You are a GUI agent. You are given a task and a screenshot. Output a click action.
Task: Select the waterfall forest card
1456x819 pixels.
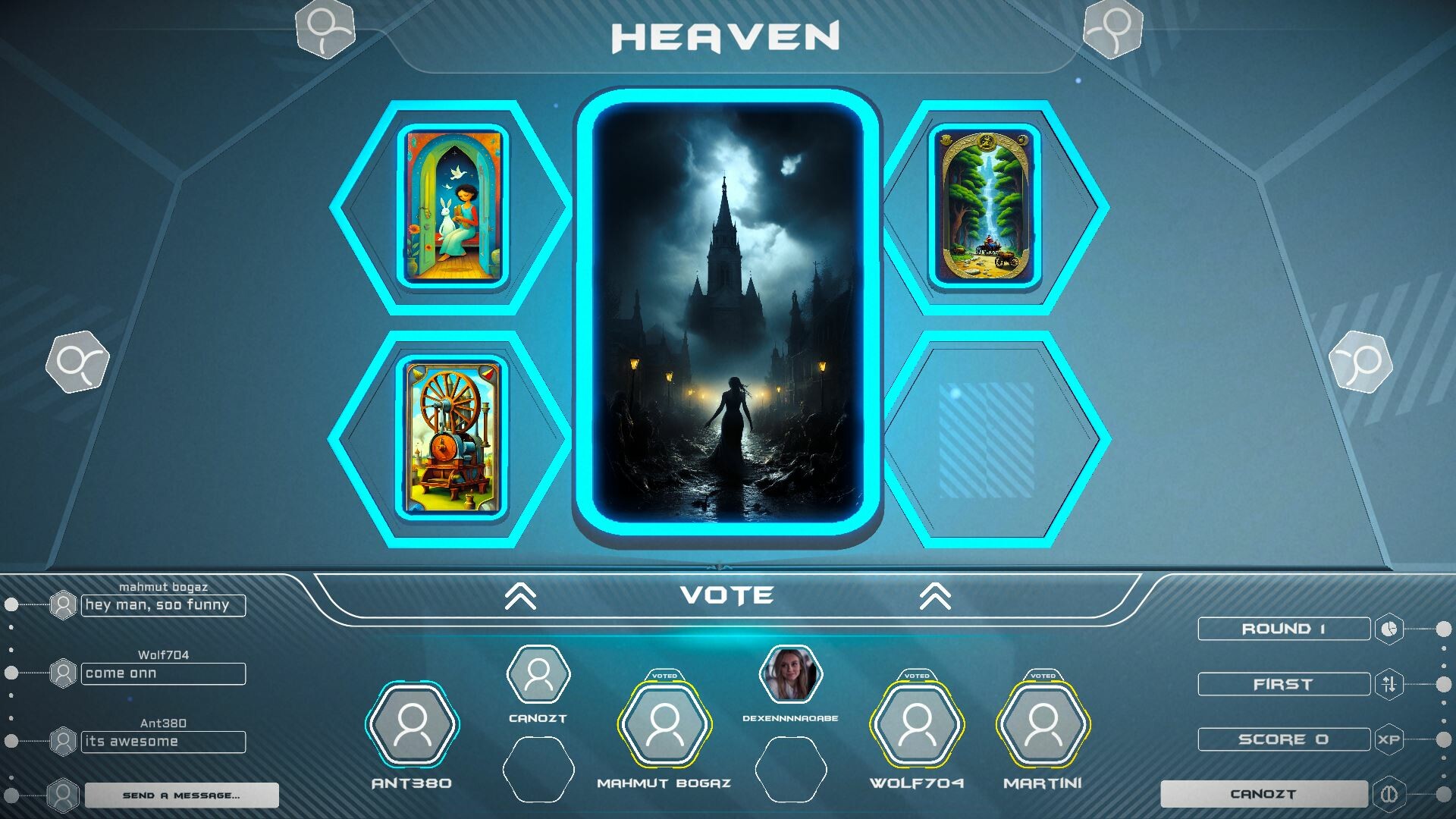click(985, 206)
